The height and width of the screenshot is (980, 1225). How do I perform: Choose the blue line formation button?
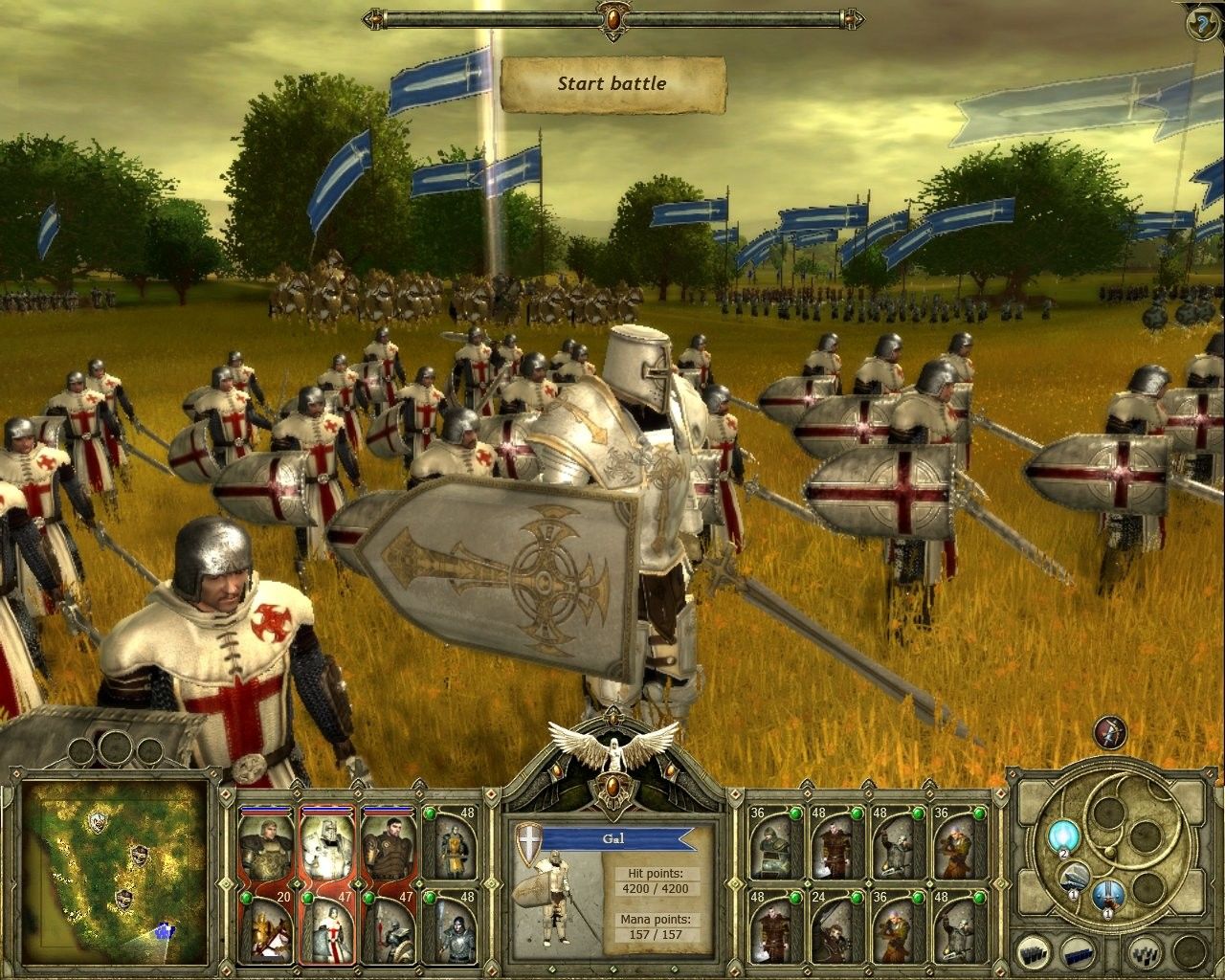click(1079, 954)
